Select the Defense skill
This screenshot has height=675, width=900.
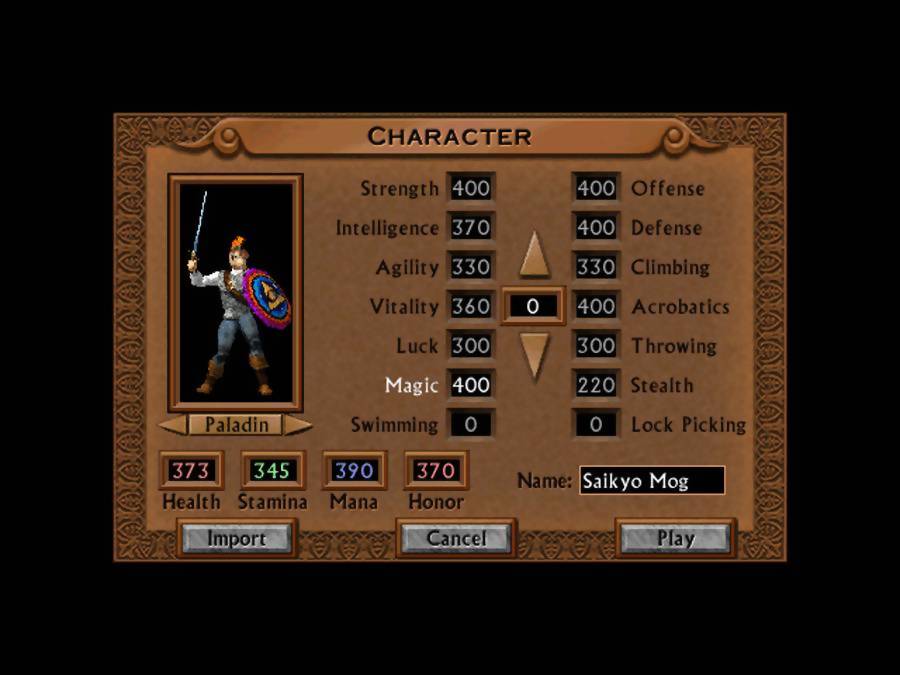click(x=666, y=228)
